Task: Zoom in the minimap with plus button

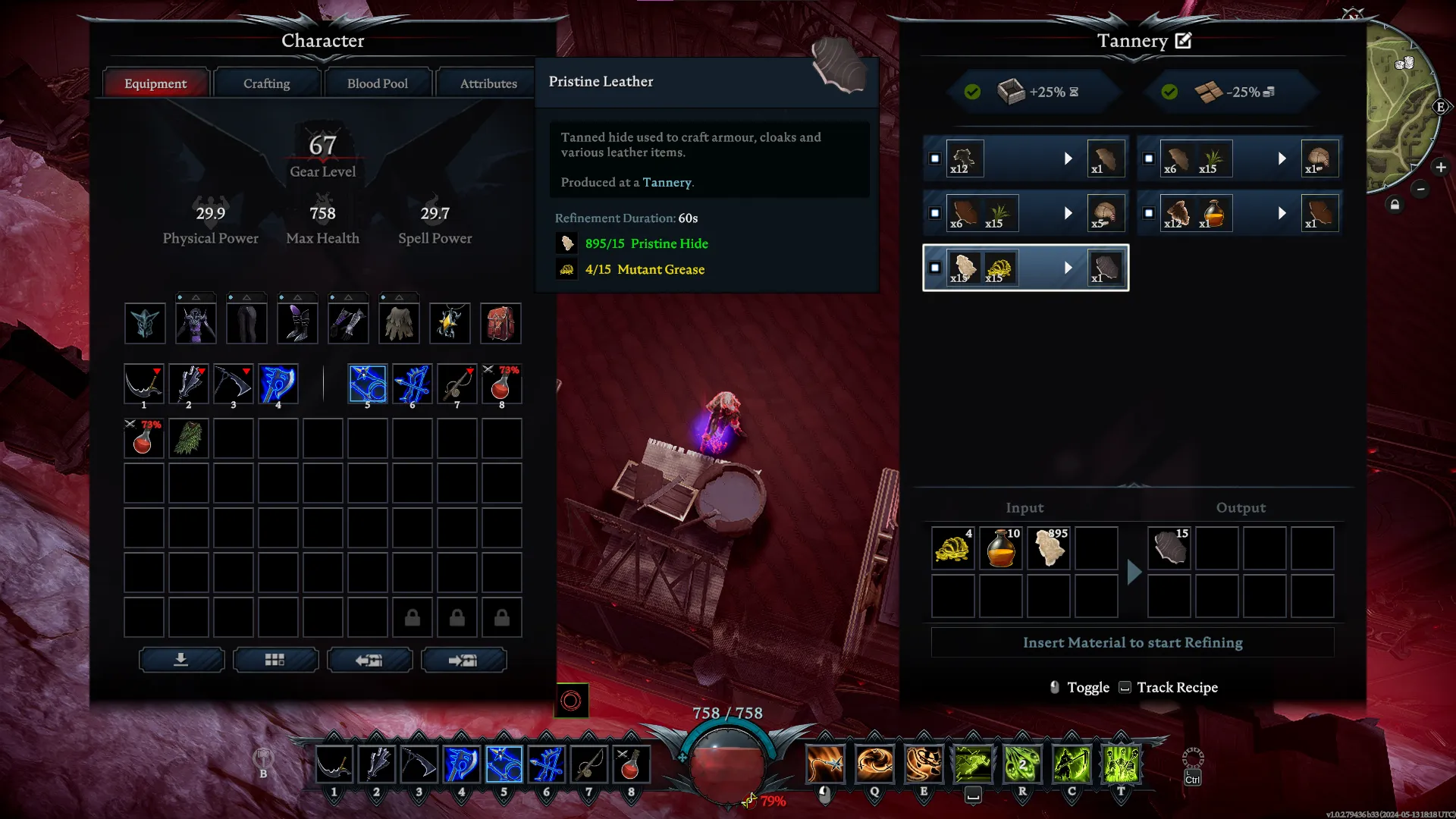Action: 1440,168
